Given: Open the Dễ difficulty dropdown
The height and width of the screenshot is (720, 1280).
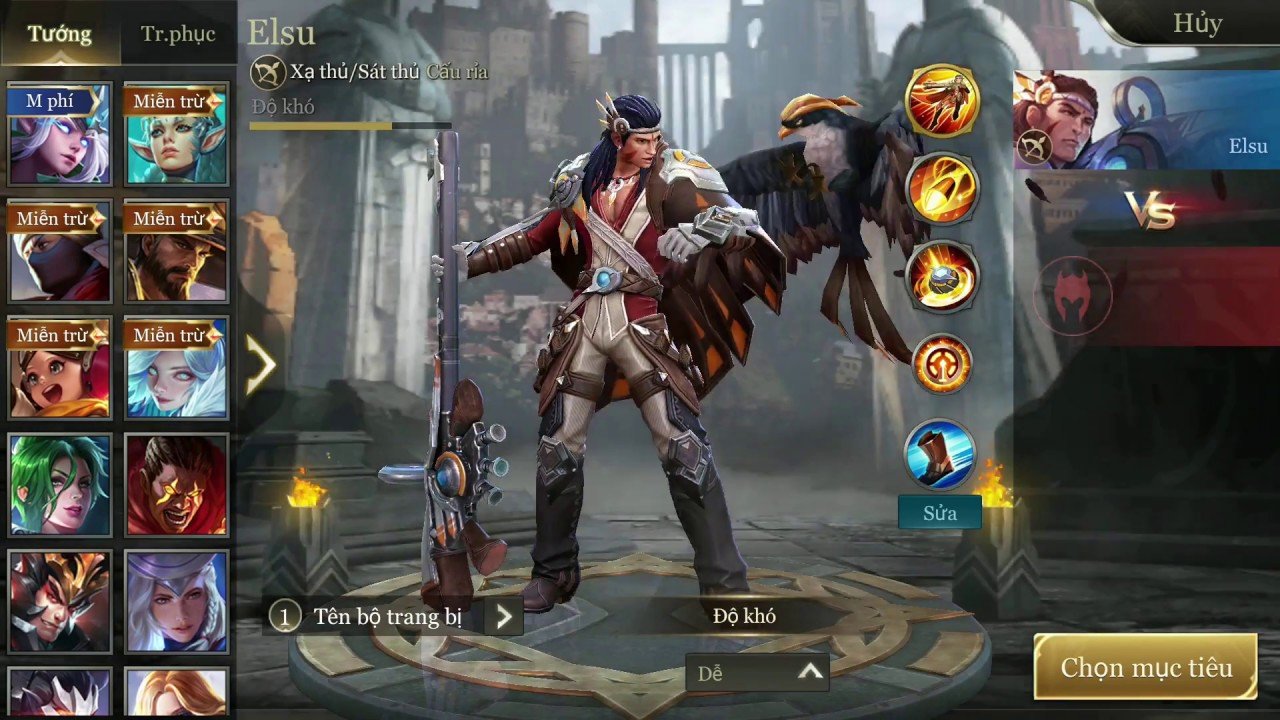Looking at the screenshot, I should tap(758, 673).
